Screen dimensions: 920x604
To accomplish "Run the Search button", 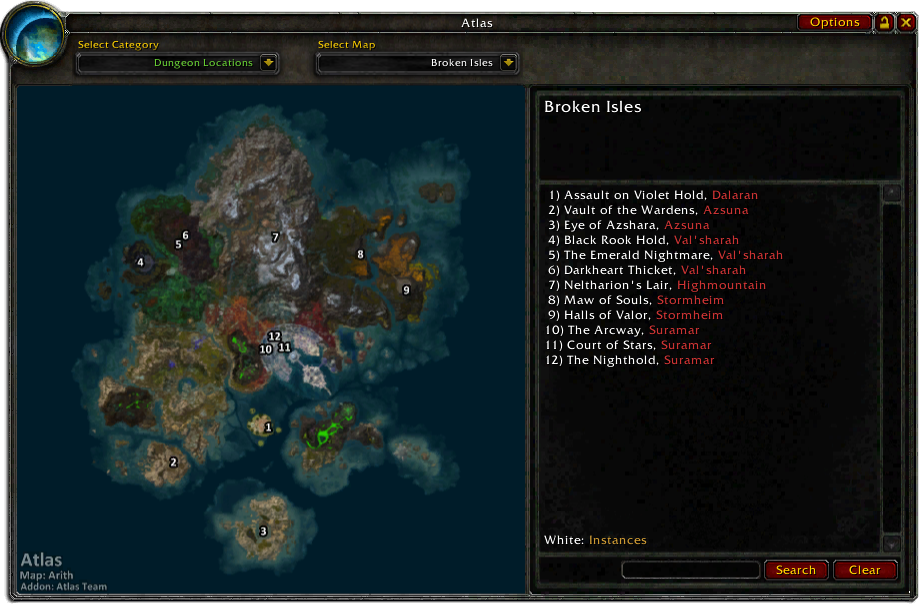I will pyautogui.click(x=796, y=570).
